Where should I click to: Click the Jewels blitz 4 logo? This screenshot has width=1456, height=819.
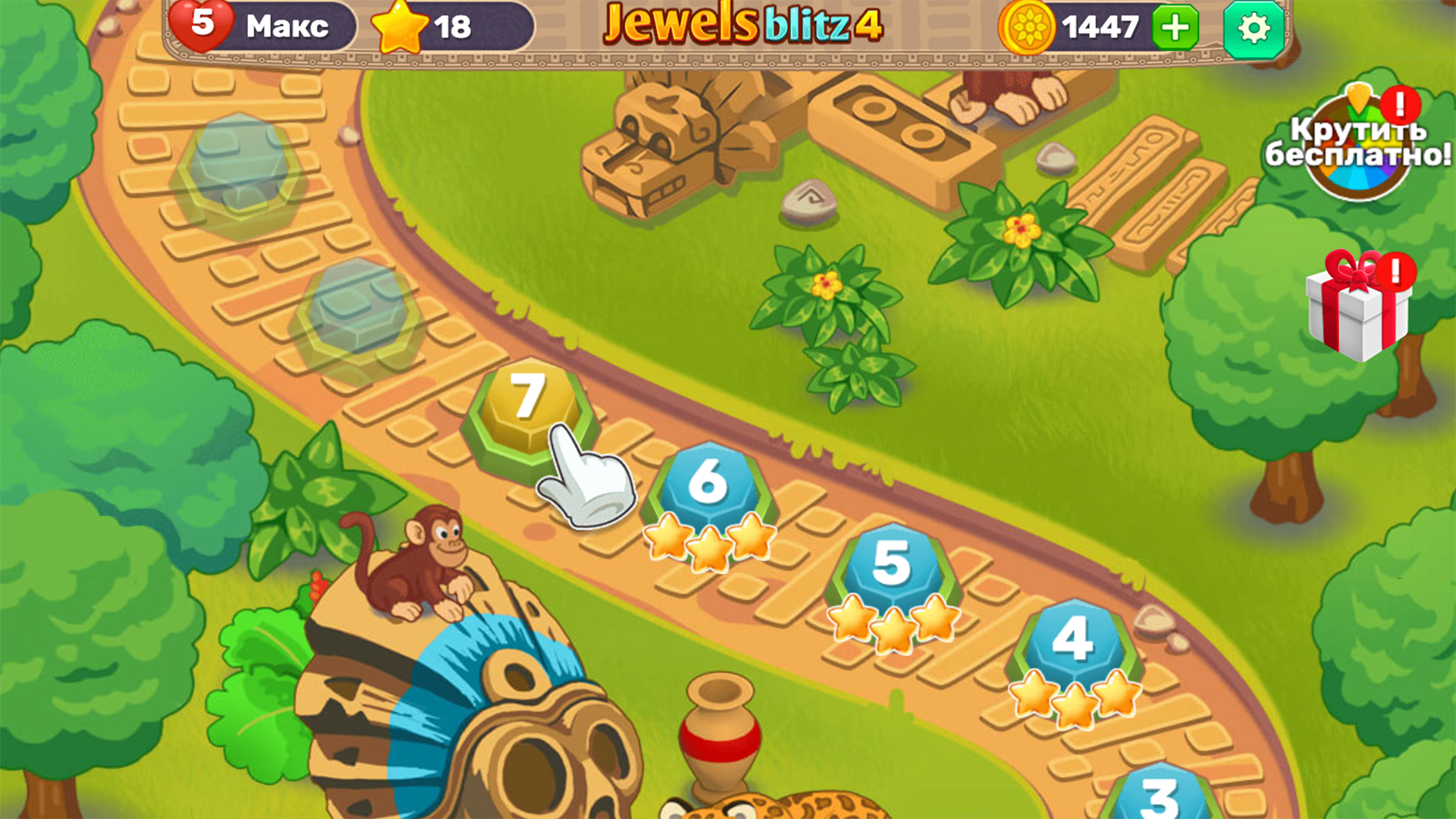[x=739, y=27]
